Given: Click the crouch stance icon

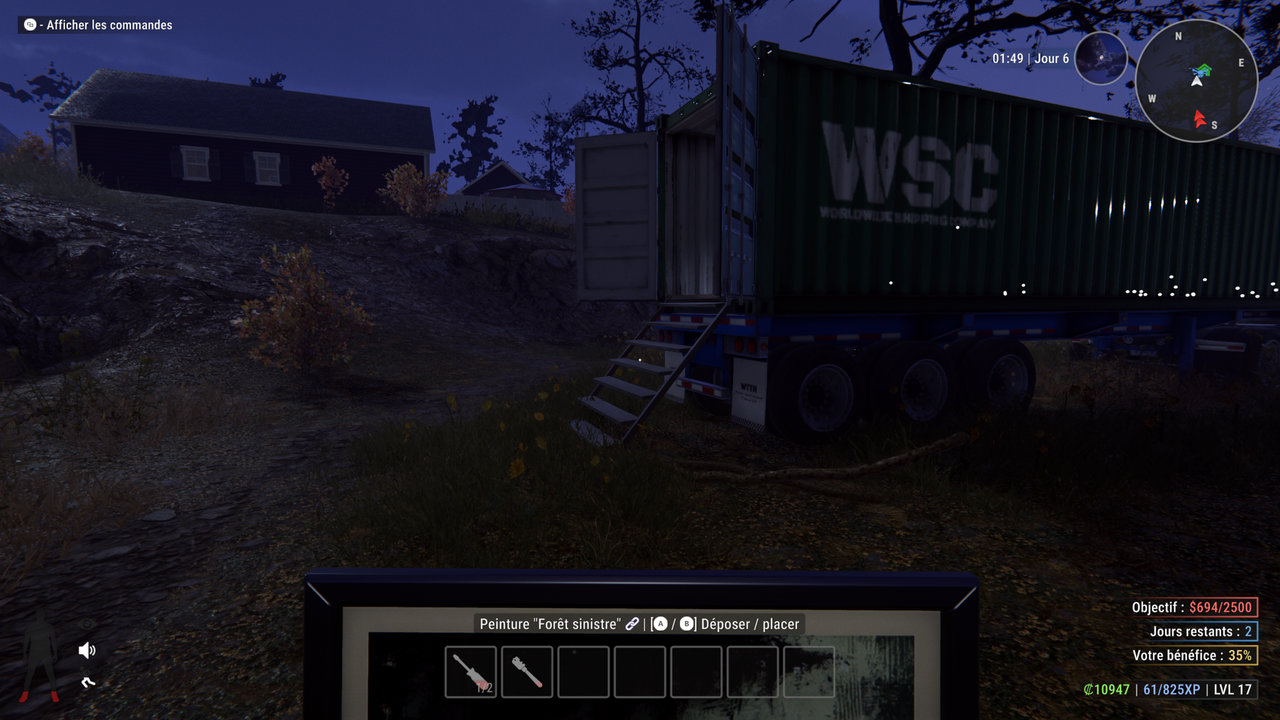Looking at the screenshot, I should [88, 684].
